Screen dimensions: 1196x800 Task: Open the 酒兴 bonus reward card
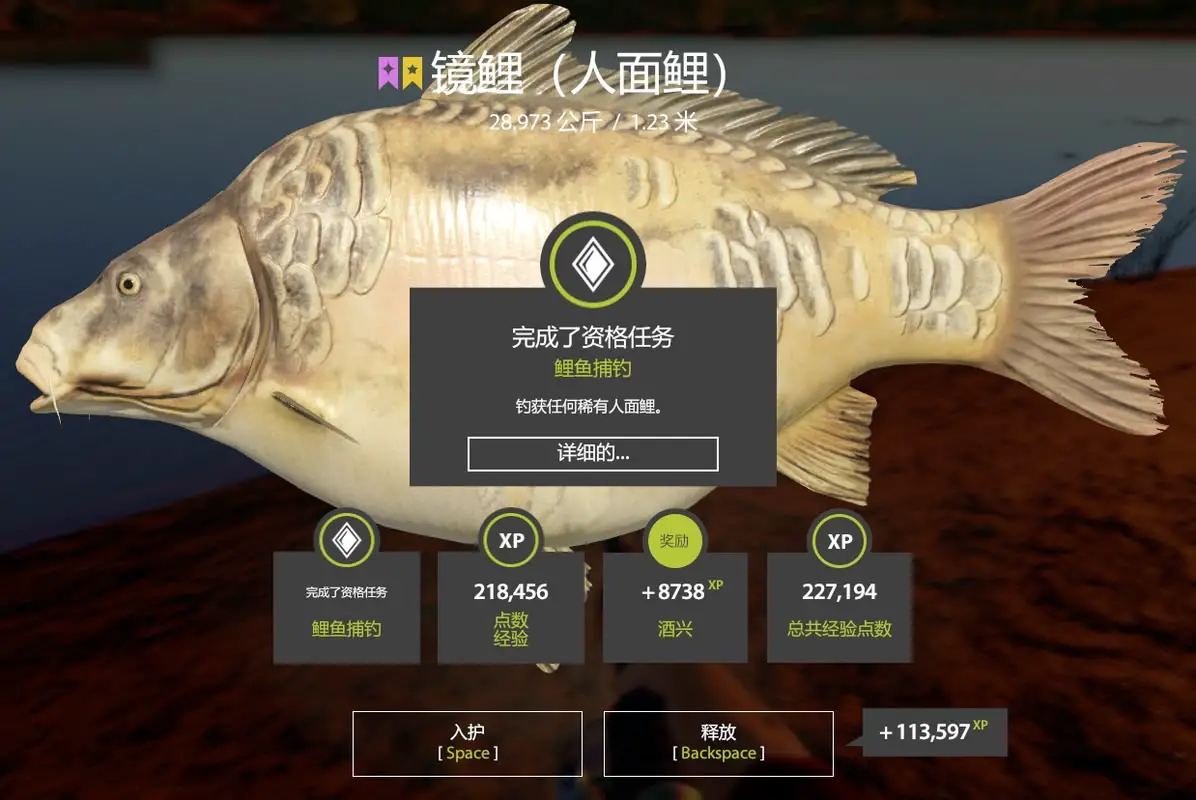click(x=675, y=606)
